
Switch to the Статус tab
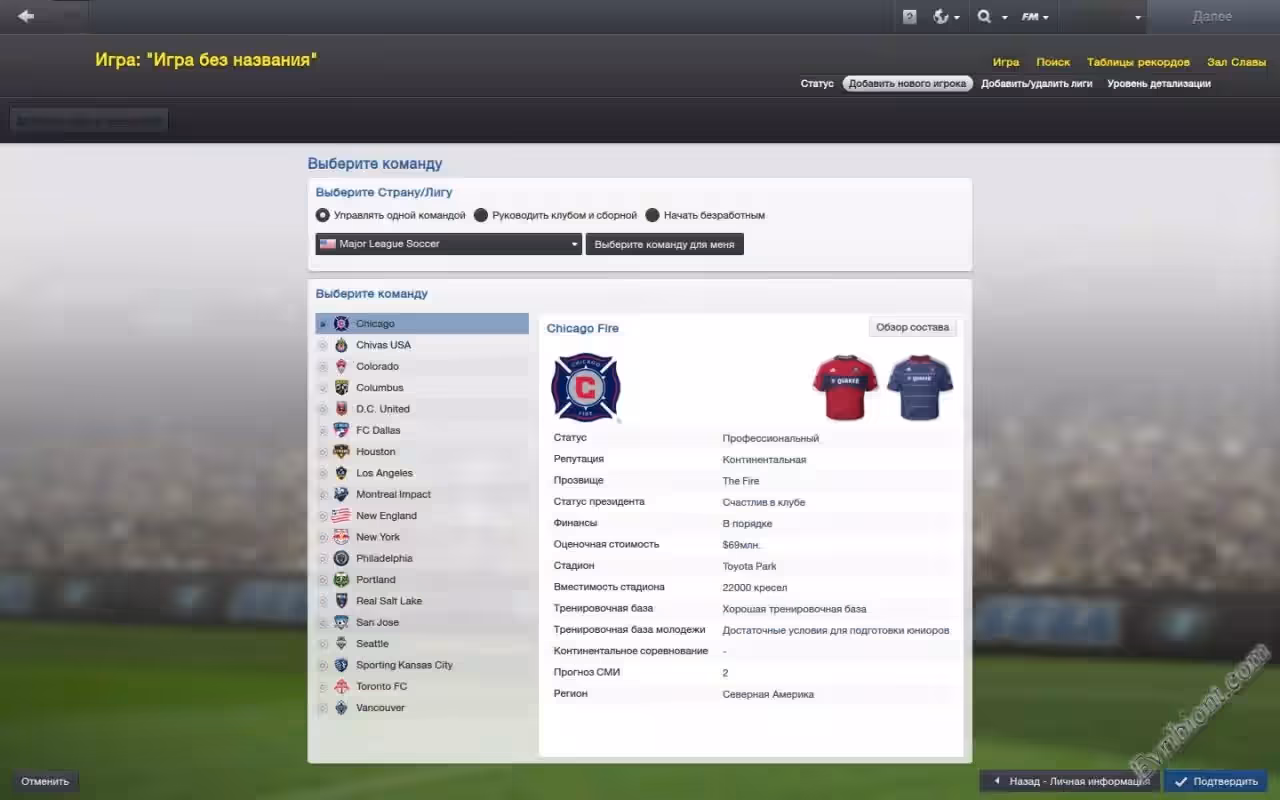[817, 84]
